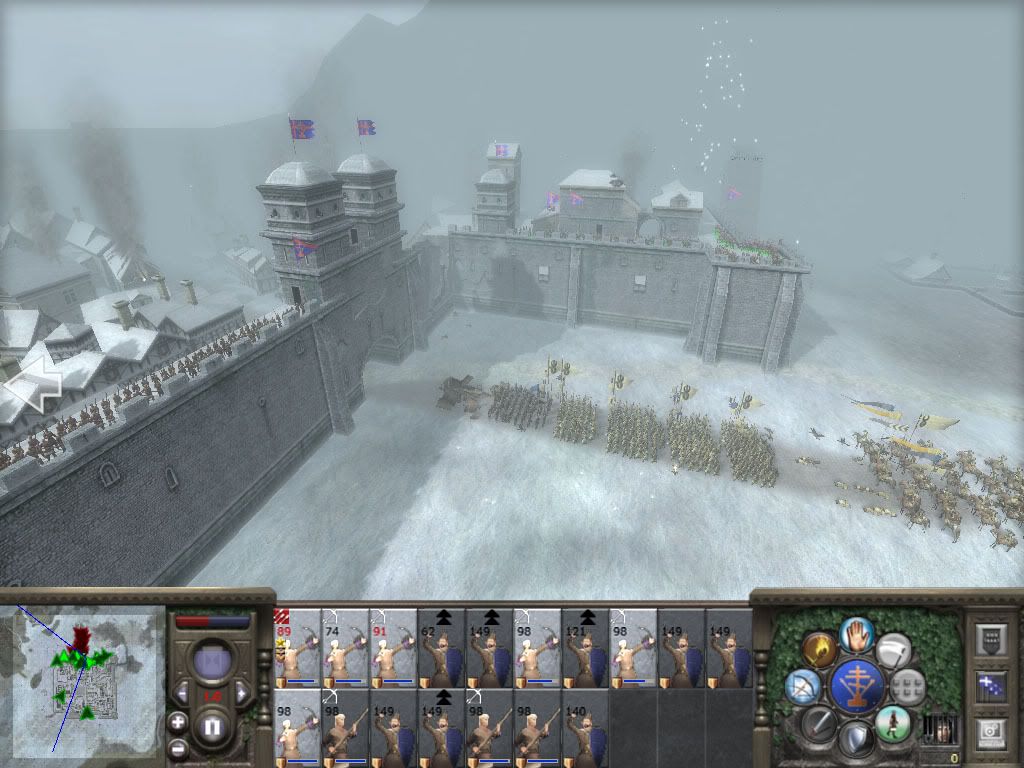1024x768 pixels.
Task: Decrease battle speed with the left arrow
Action: tap(182, 691)
